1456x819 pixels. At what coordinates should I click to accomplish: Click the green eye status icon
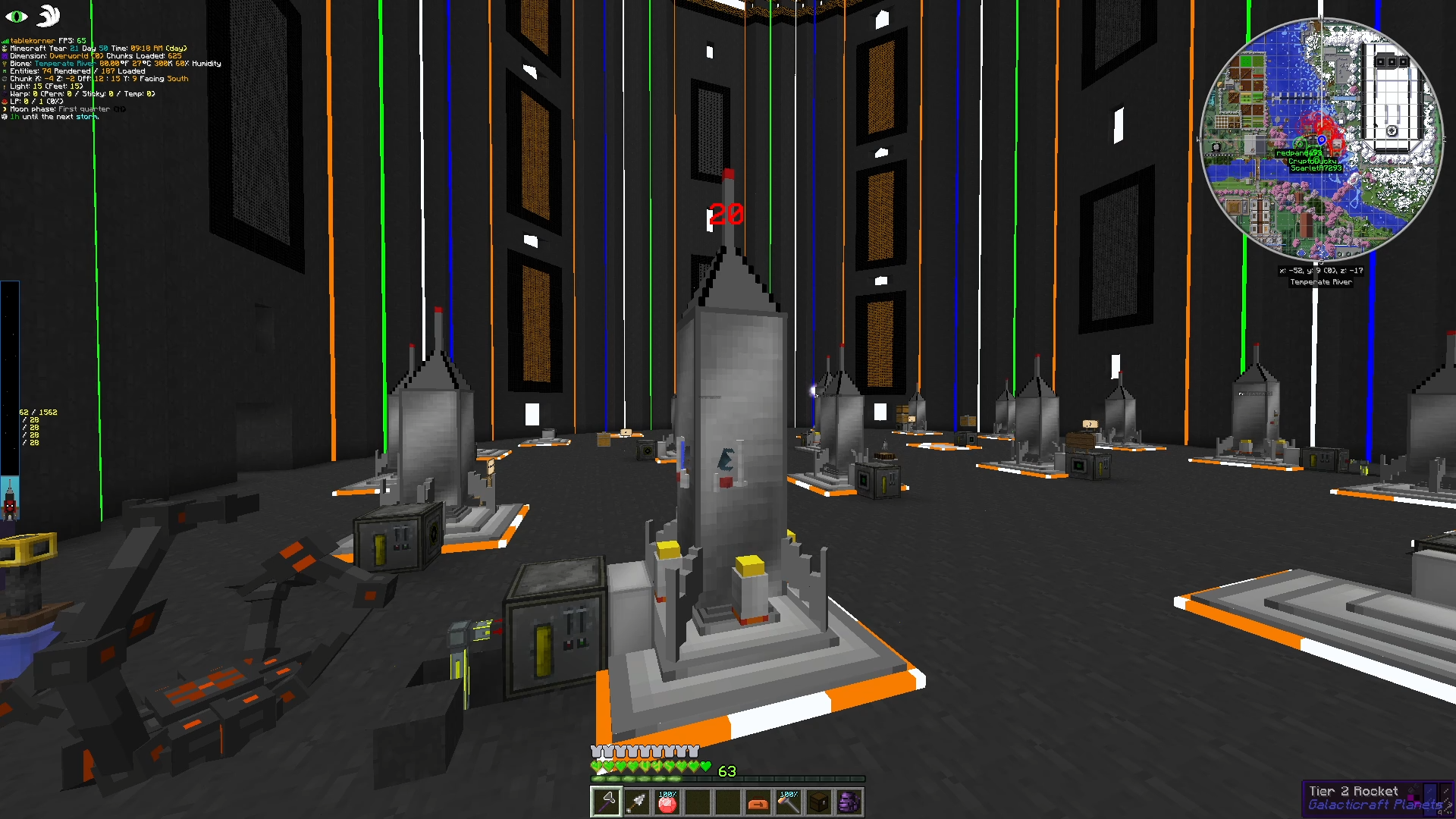(17, 16)
